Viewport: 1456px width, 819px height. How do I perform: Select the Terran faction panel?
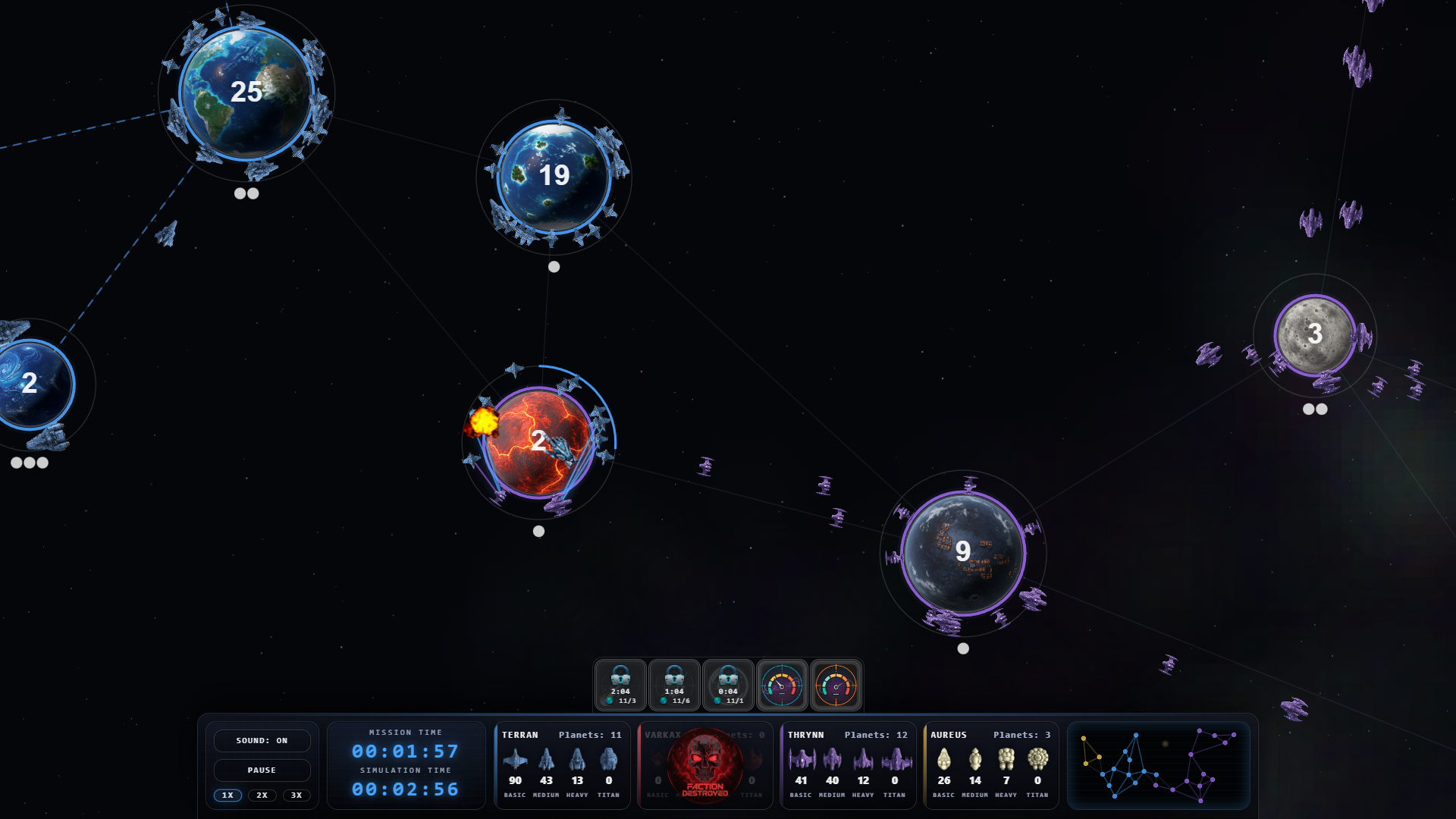[x=562, y=765]
